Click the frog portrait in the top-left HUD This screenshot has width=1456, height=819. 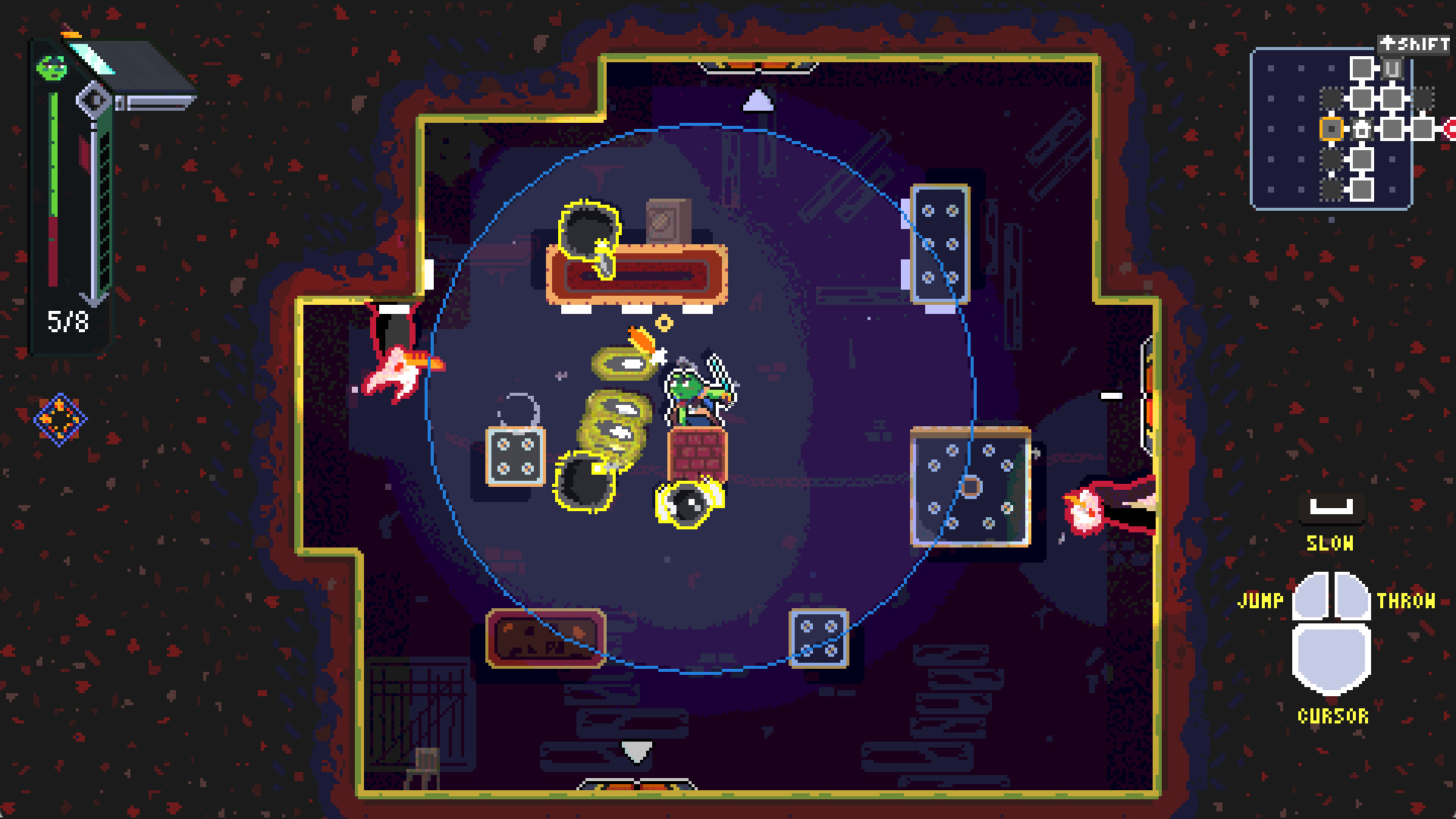pyautogui.click(x=51, y=68)
